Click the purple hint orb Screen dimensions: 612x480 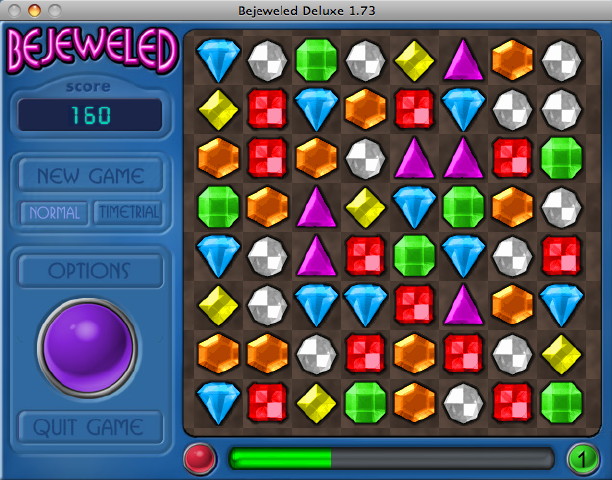[90, 345]
